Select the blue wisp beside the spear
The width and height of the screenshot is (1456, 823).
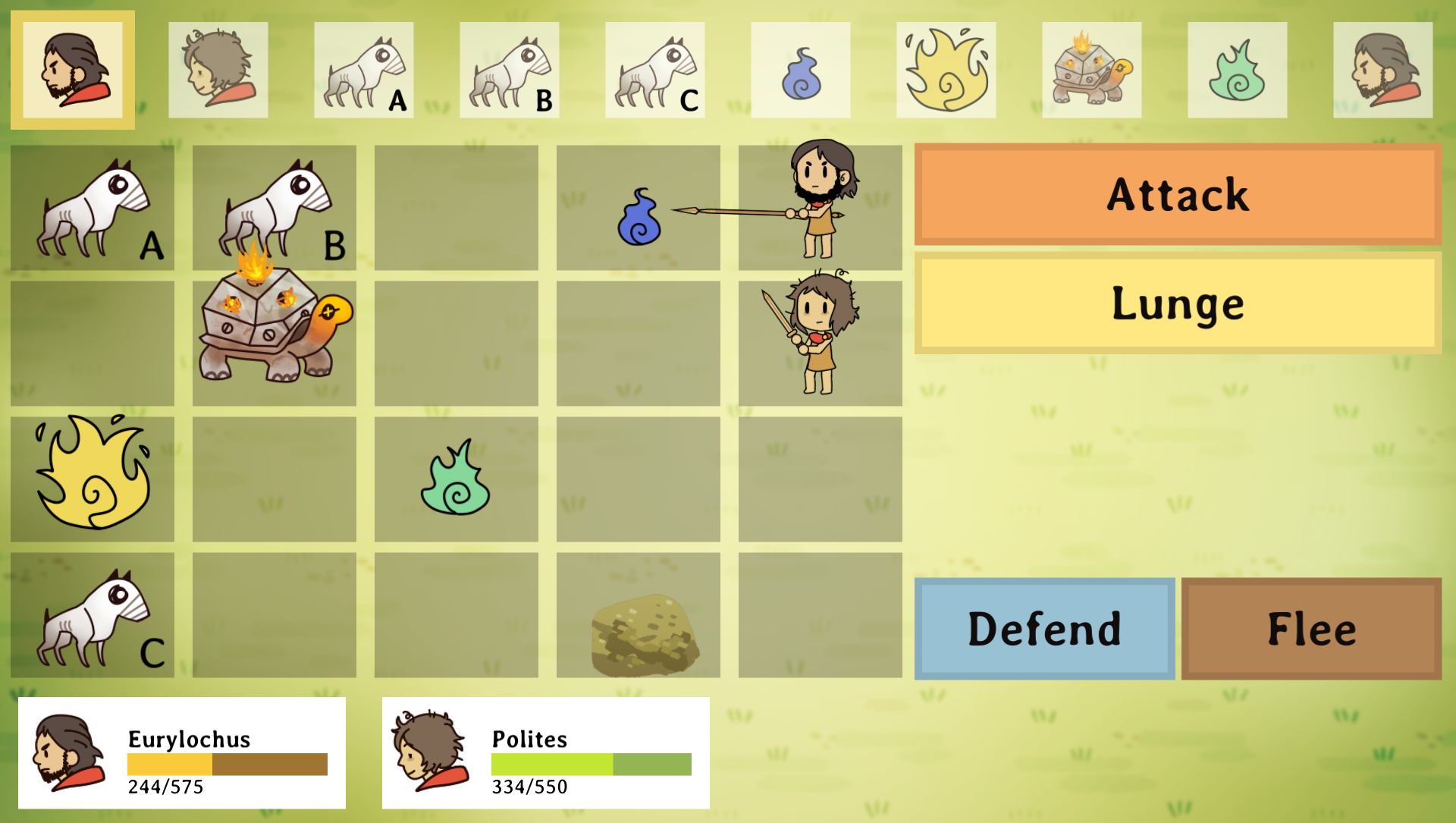pos(639,220)
